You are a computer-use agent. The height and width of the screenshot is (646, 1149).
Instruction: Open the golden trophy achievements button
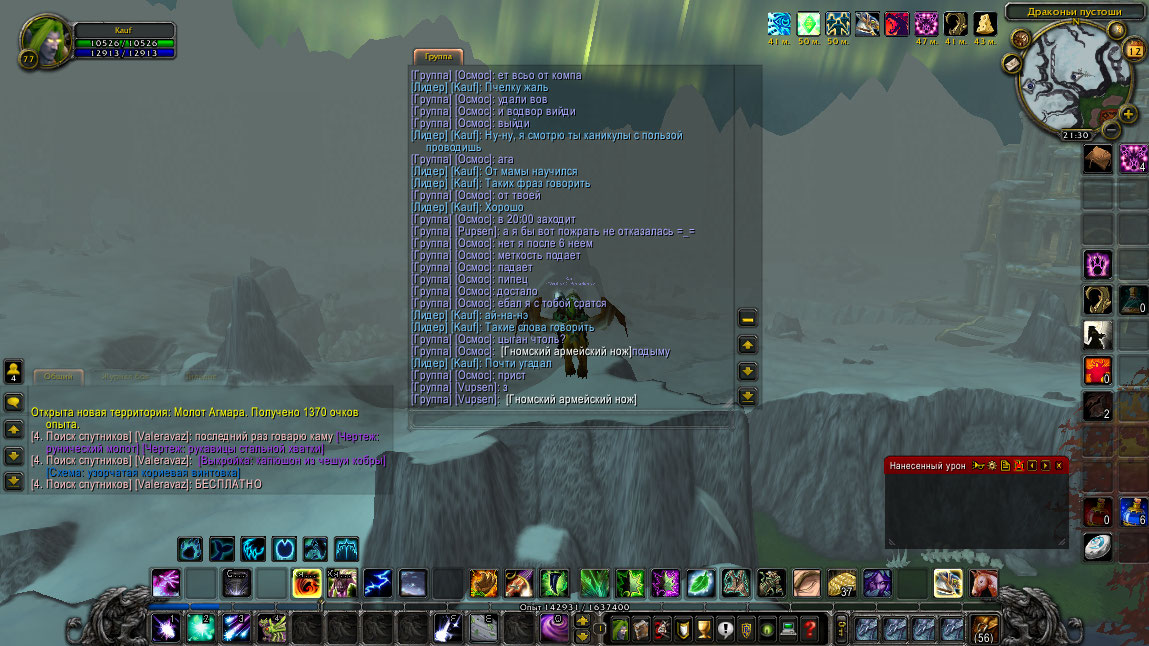(x=703, y=629)
